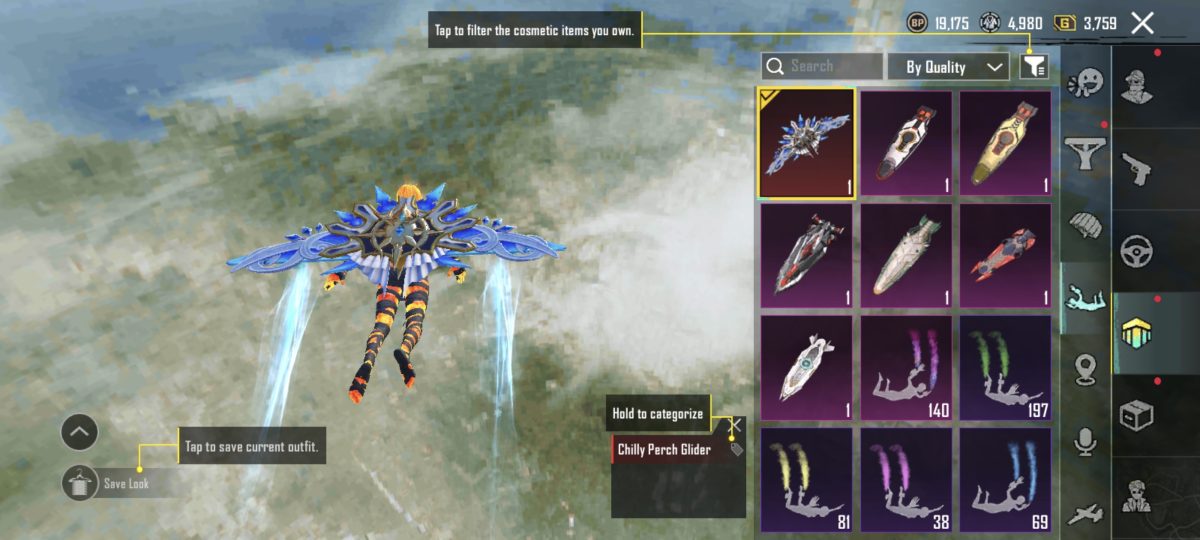Select the yellow and gold glider skin
Screen dimensions: 1200x540
pyautogui.click(x=1005, y=143)
